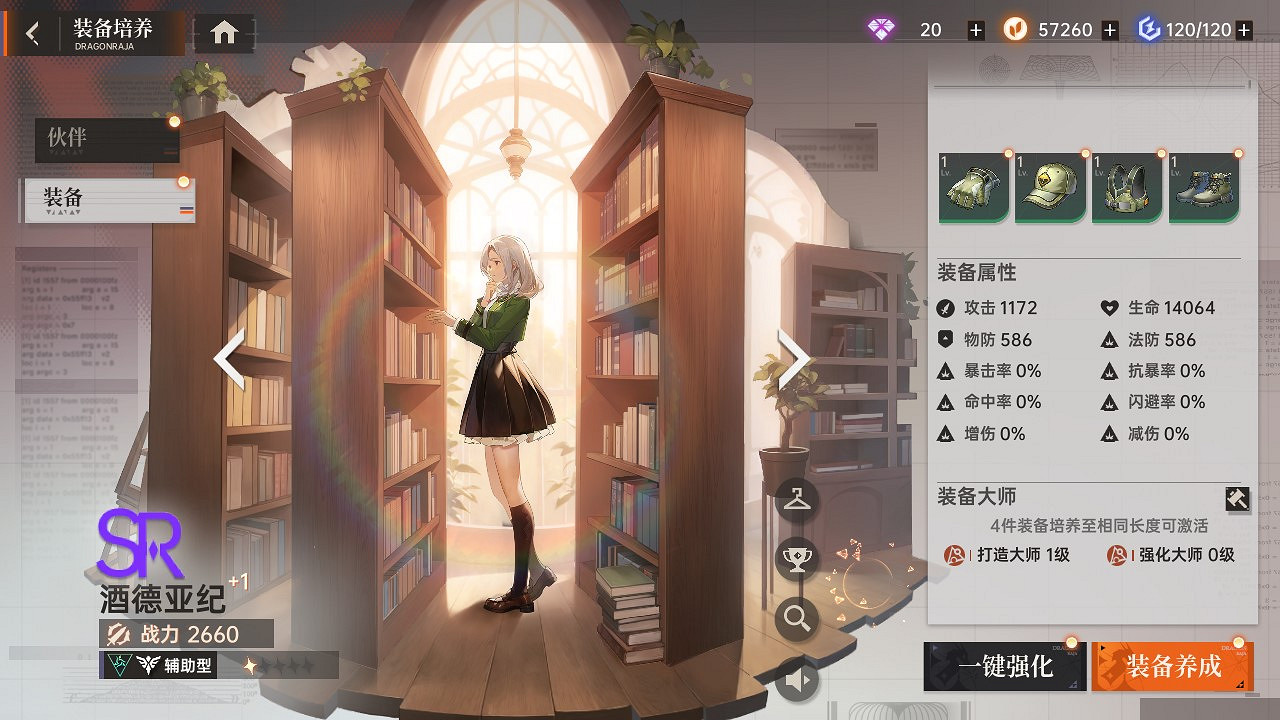Tap the home icon beside the back arrow
Viewport: 1280px width, 720px height.
coord(222,31)
